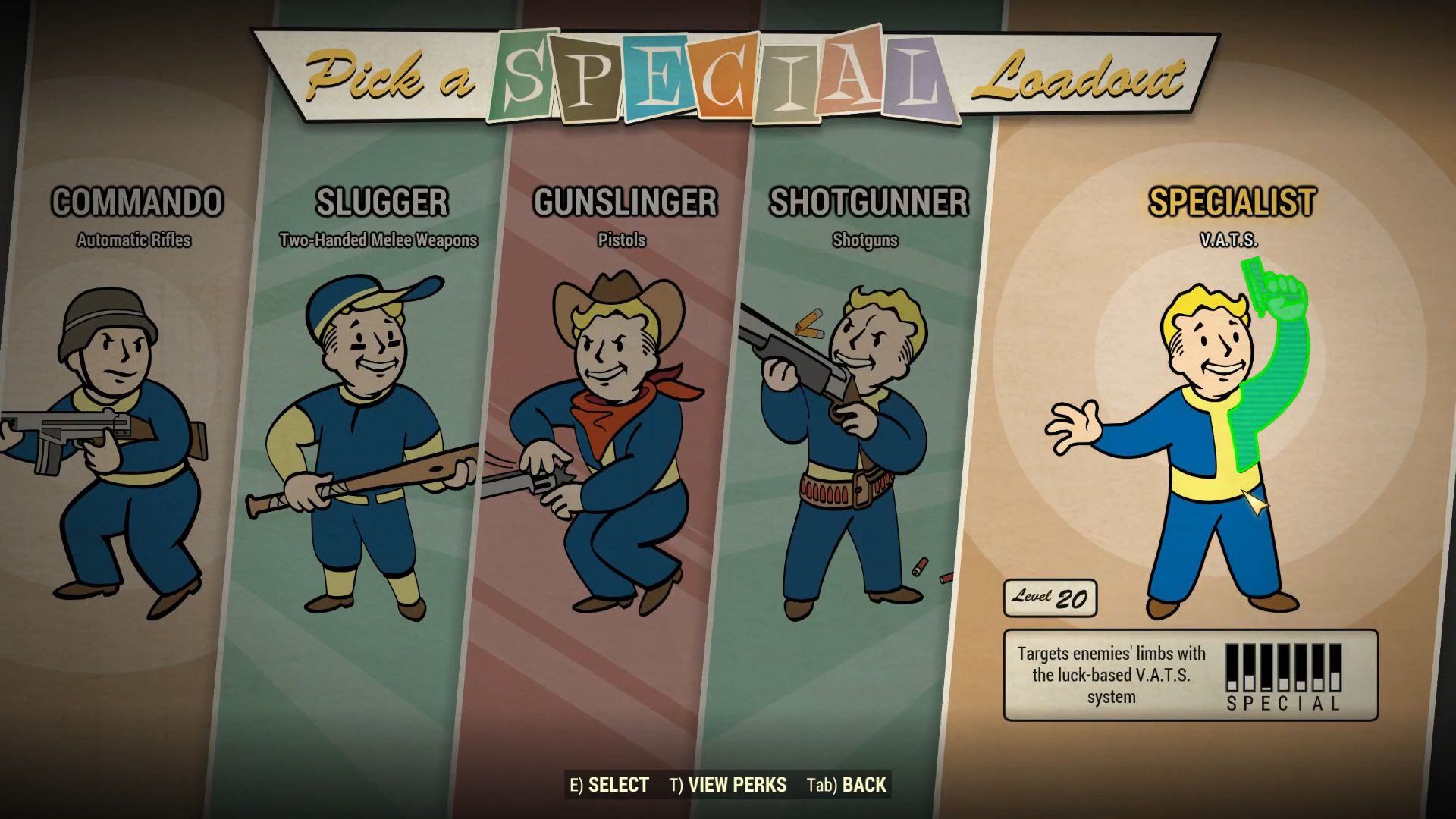Open the Level 20 badge details

[x=1051, y=597]
